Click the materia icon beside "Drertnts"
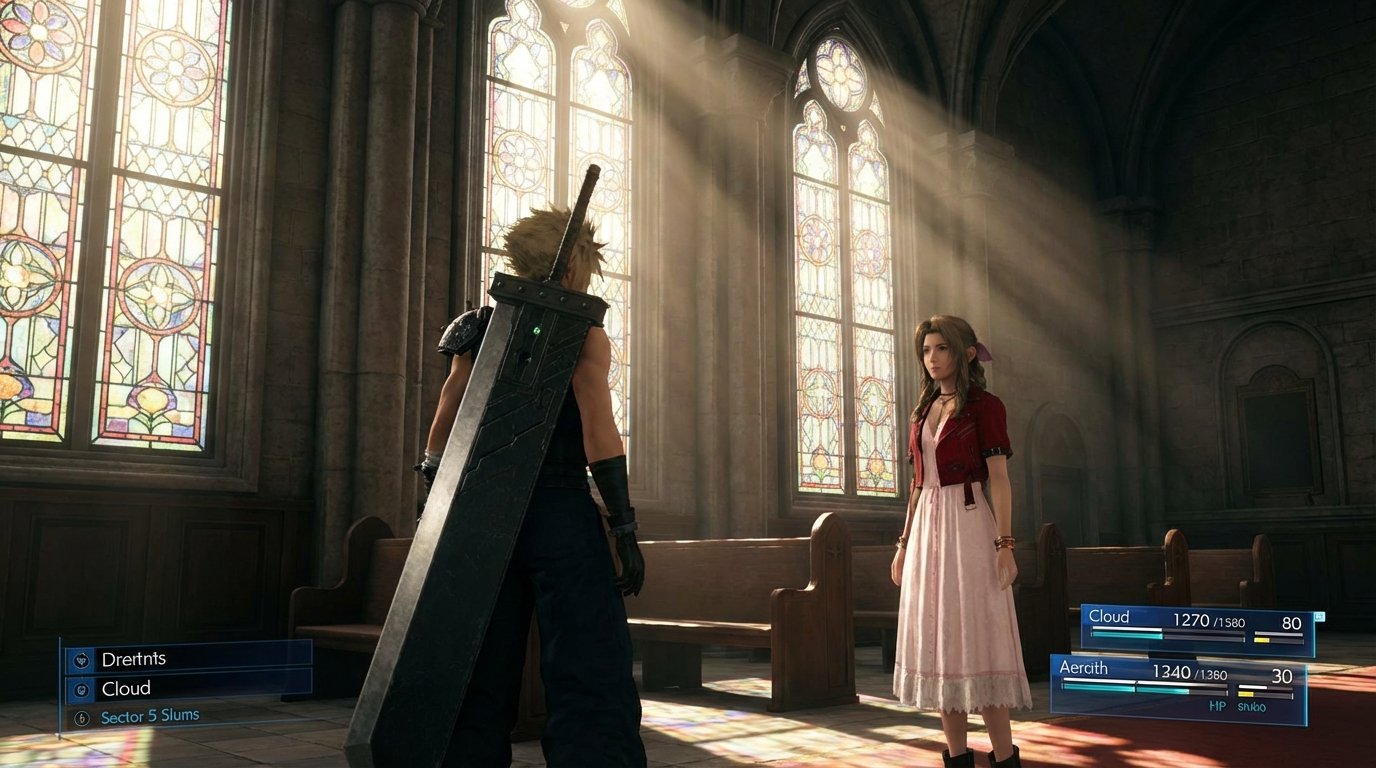The width and height of the screenshot is (1376, 768). point(83,660)
